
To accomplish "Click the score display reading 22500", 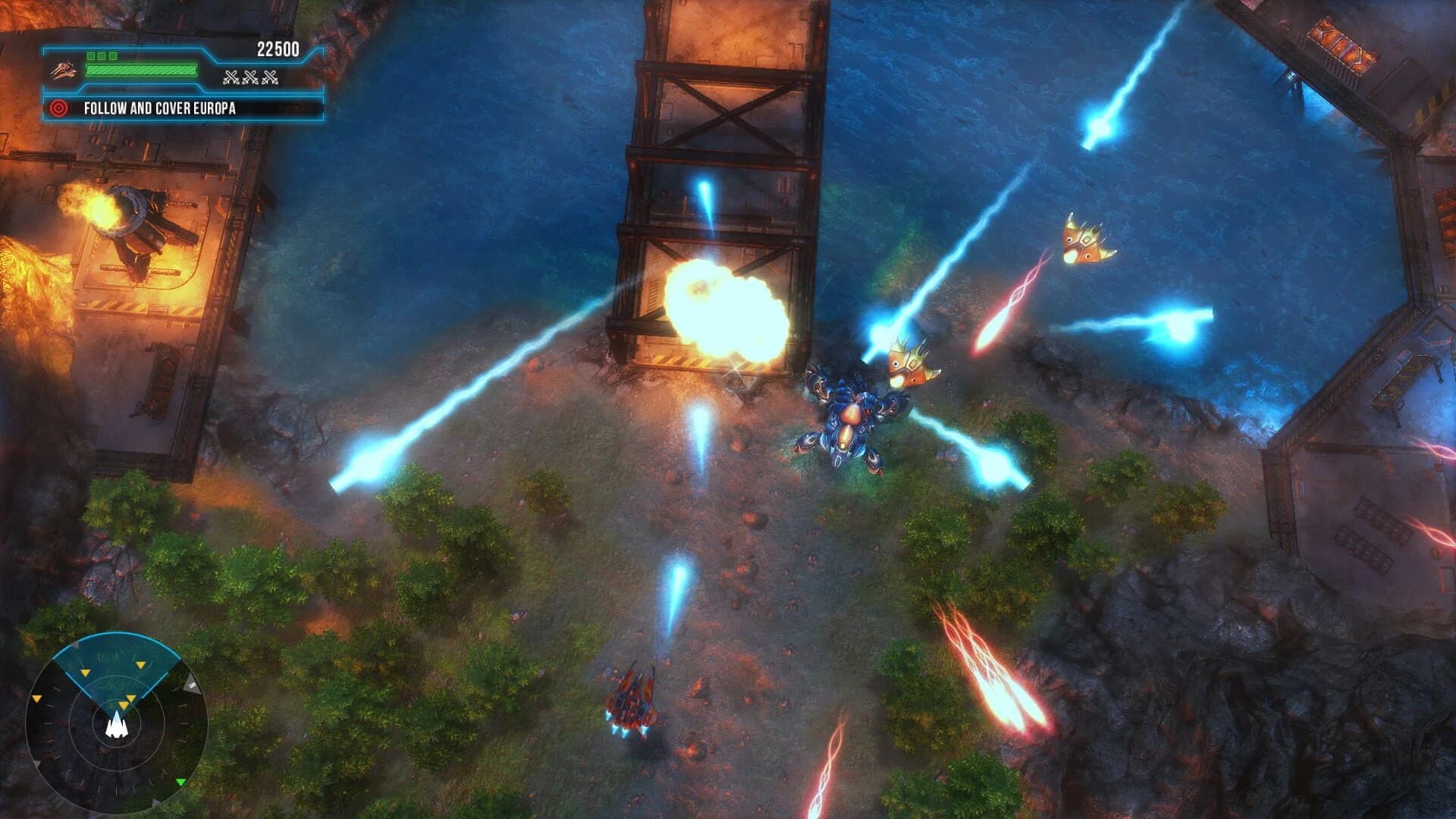I will (x=278, y=48).
